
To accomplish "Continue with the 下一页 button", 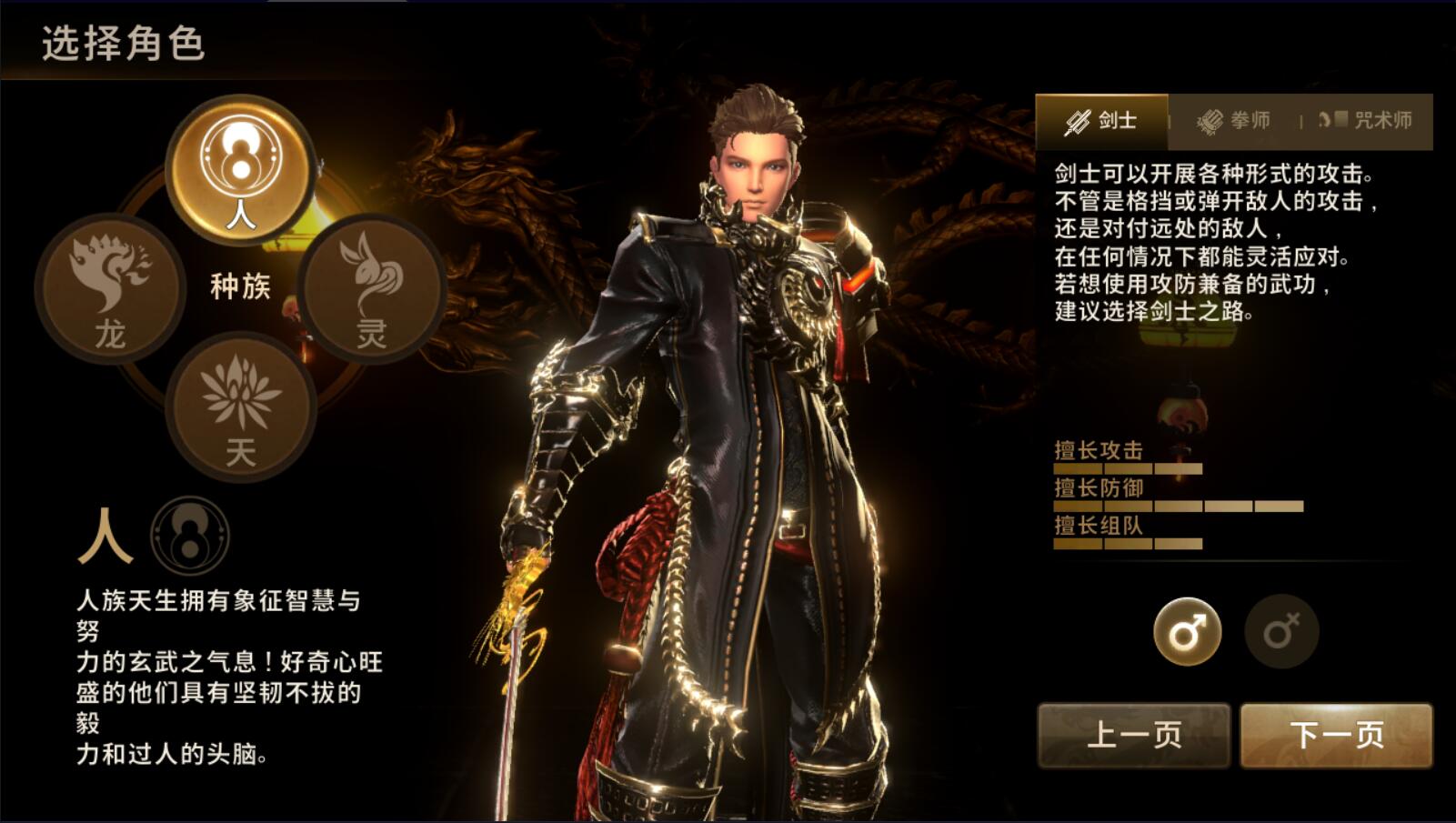I will pyautogui.click(x=1337, y=735).
